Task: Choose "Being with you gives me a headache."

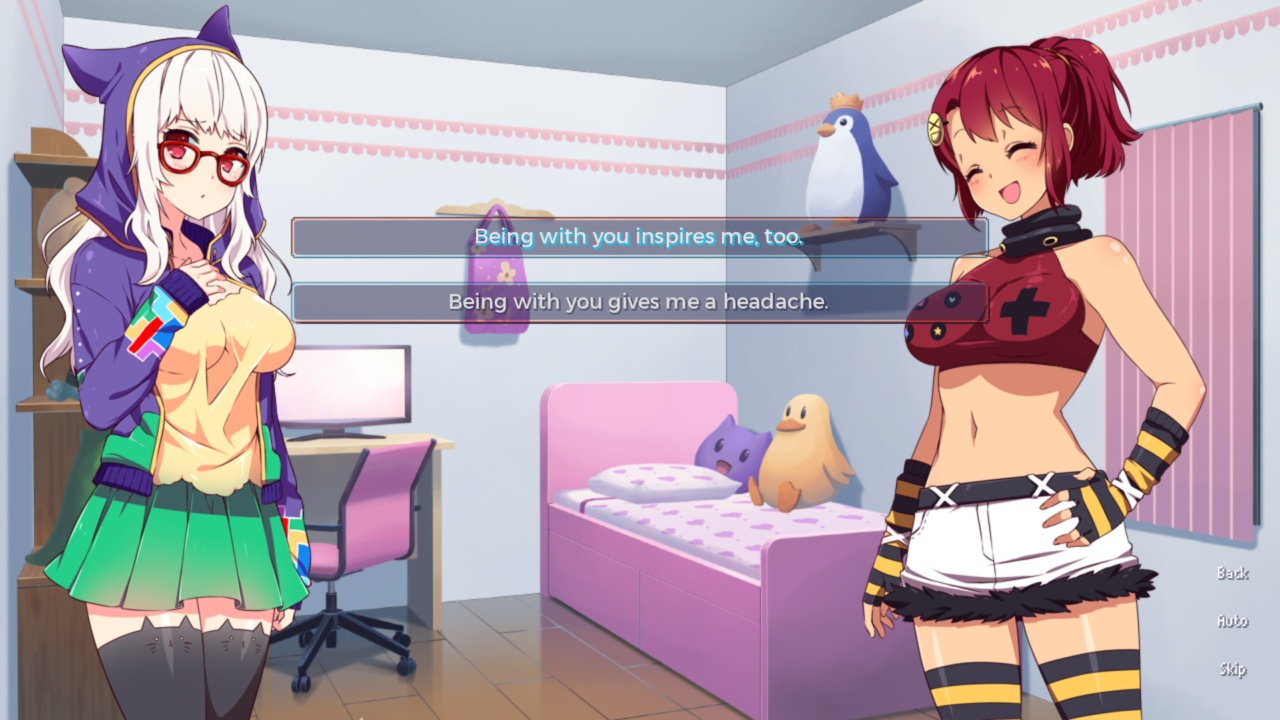Action: [x=639, y=302]
